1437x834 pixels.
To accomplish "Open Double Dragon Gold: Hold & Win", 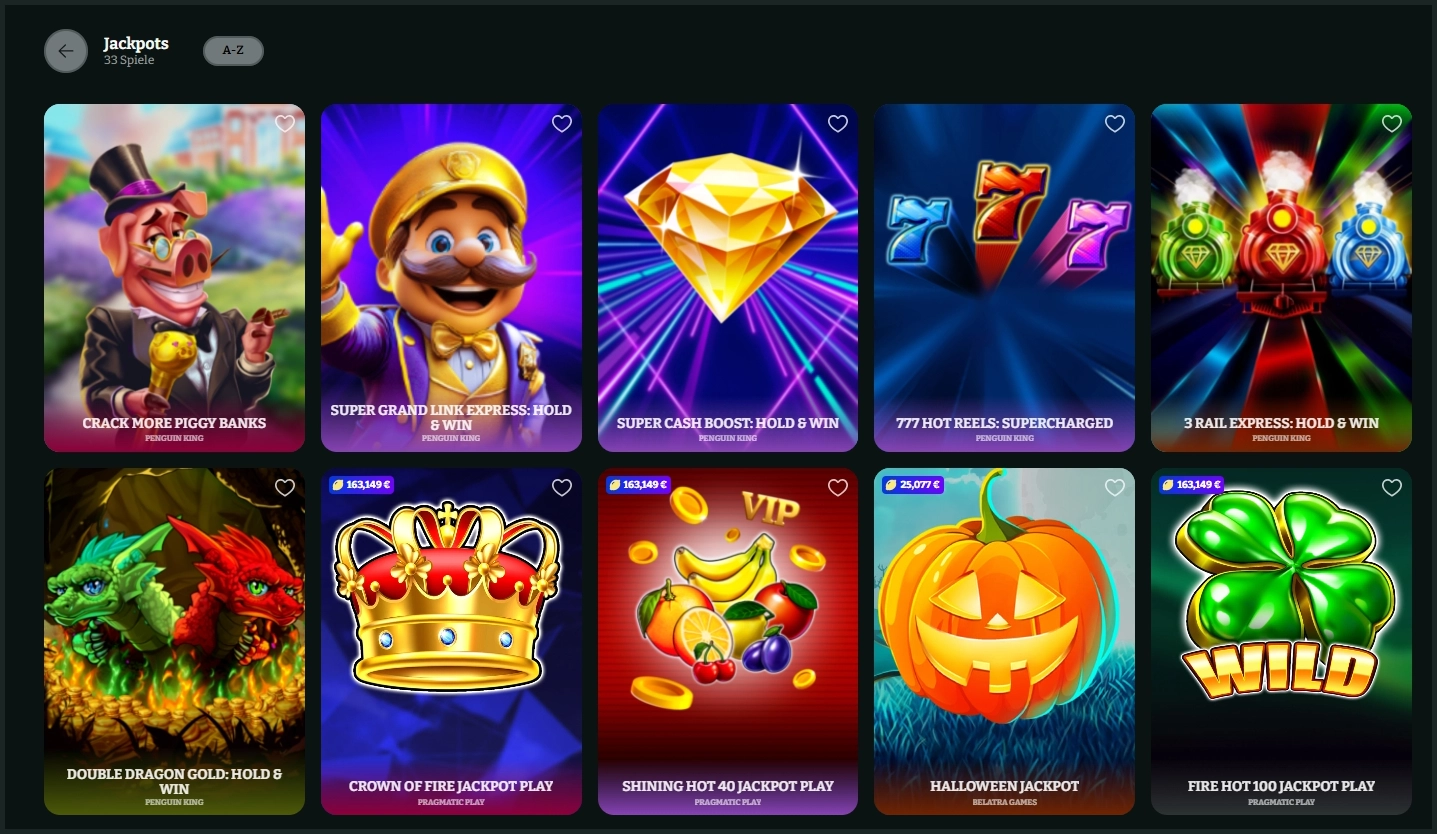I will coord(174,640).
